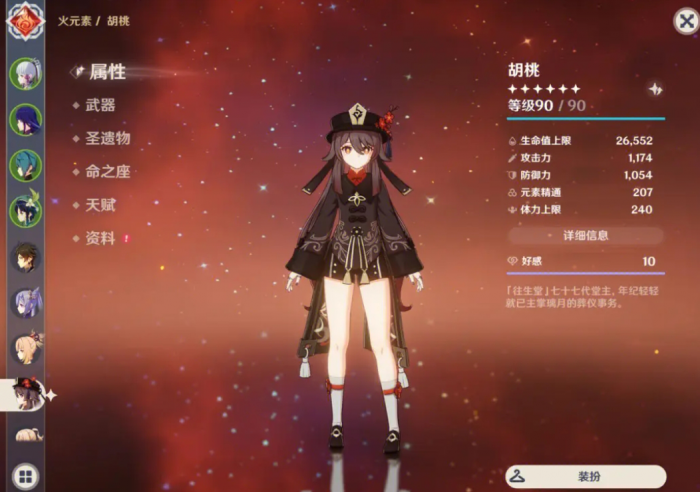700x492 pixels.
Task: Close the character screen
Action: pos(681,21)
